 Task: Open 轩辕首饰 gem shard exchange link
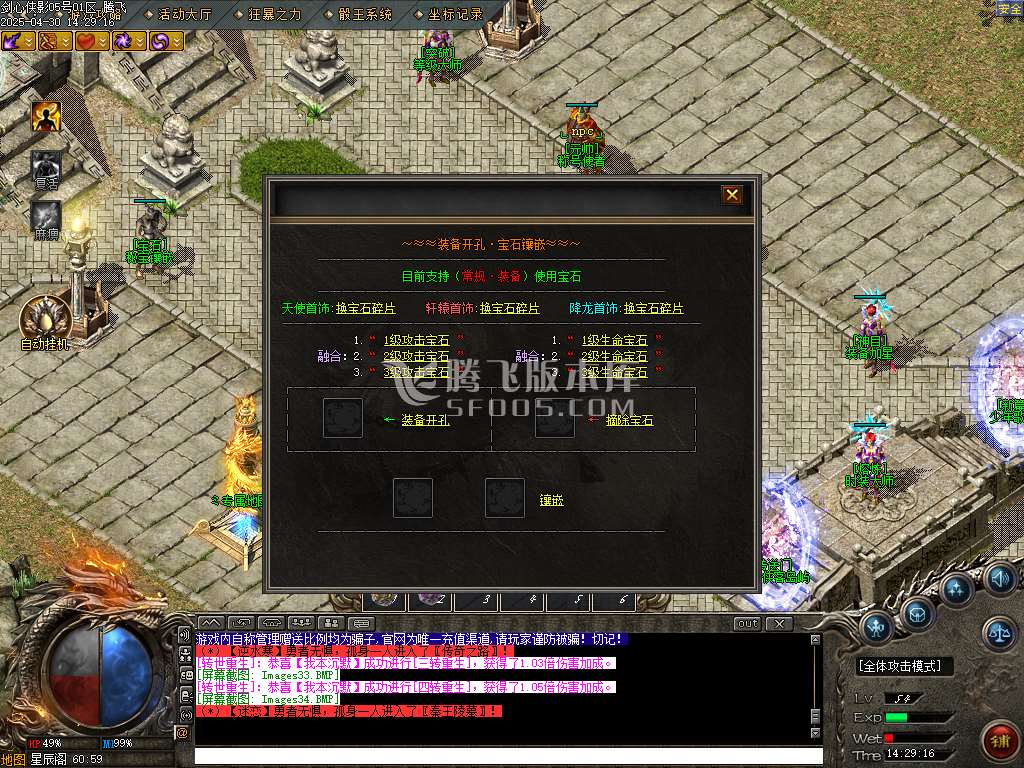point(509,308)
